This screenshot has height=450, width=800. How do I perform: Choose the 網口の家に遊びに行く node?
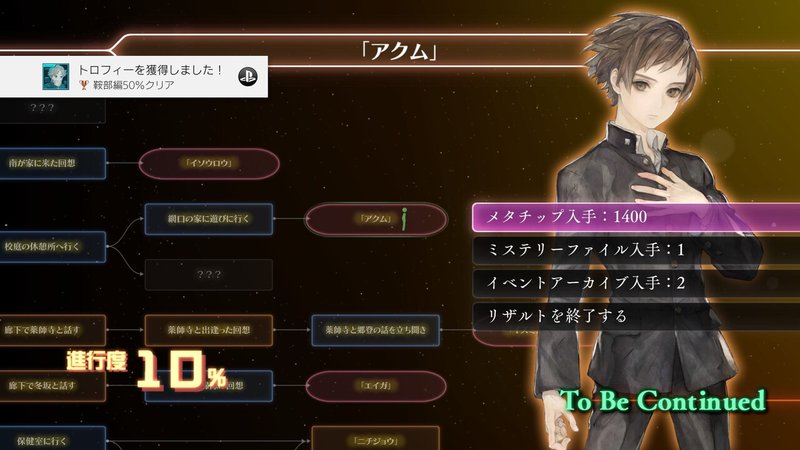209,217
